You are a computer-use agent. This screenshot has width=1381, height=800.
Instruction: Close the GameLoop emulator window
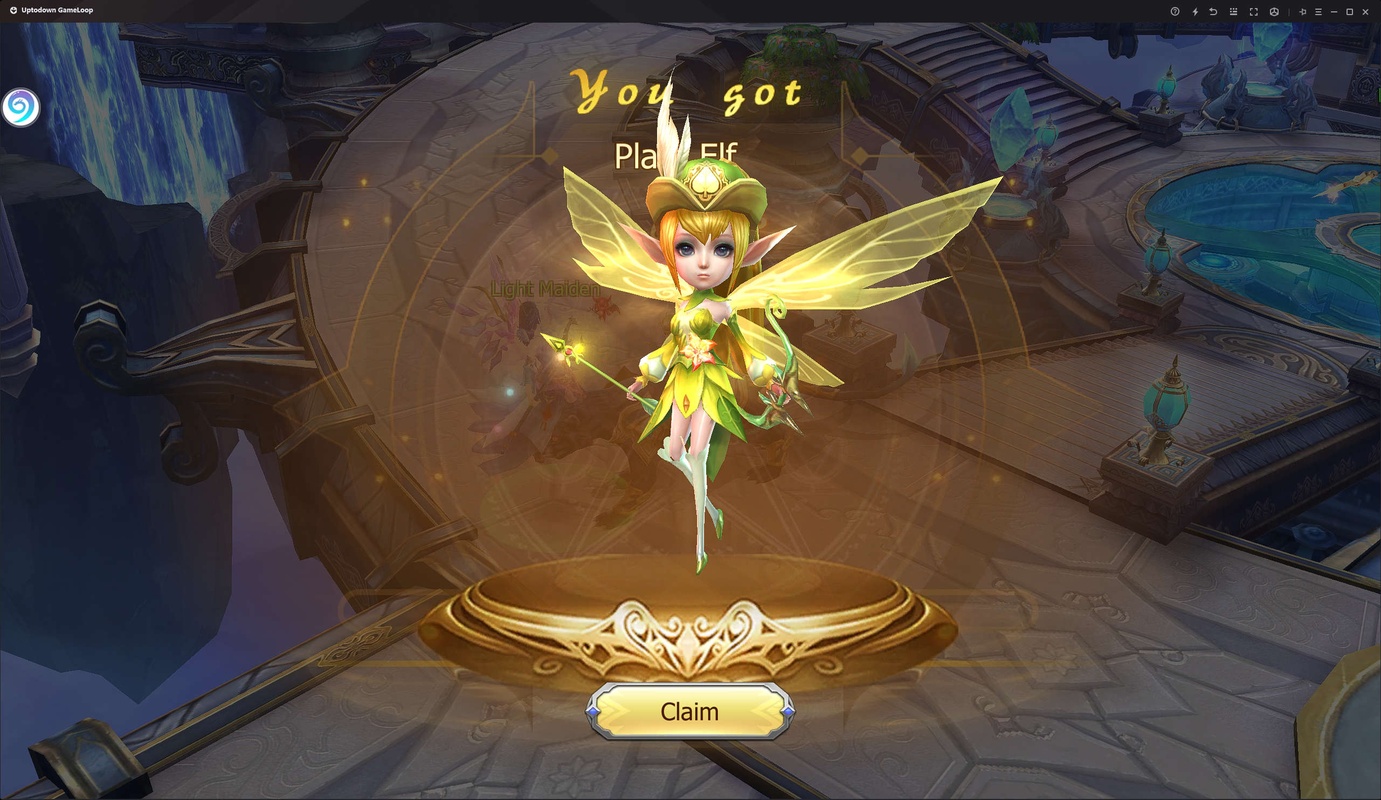(x=1366, y=11)
